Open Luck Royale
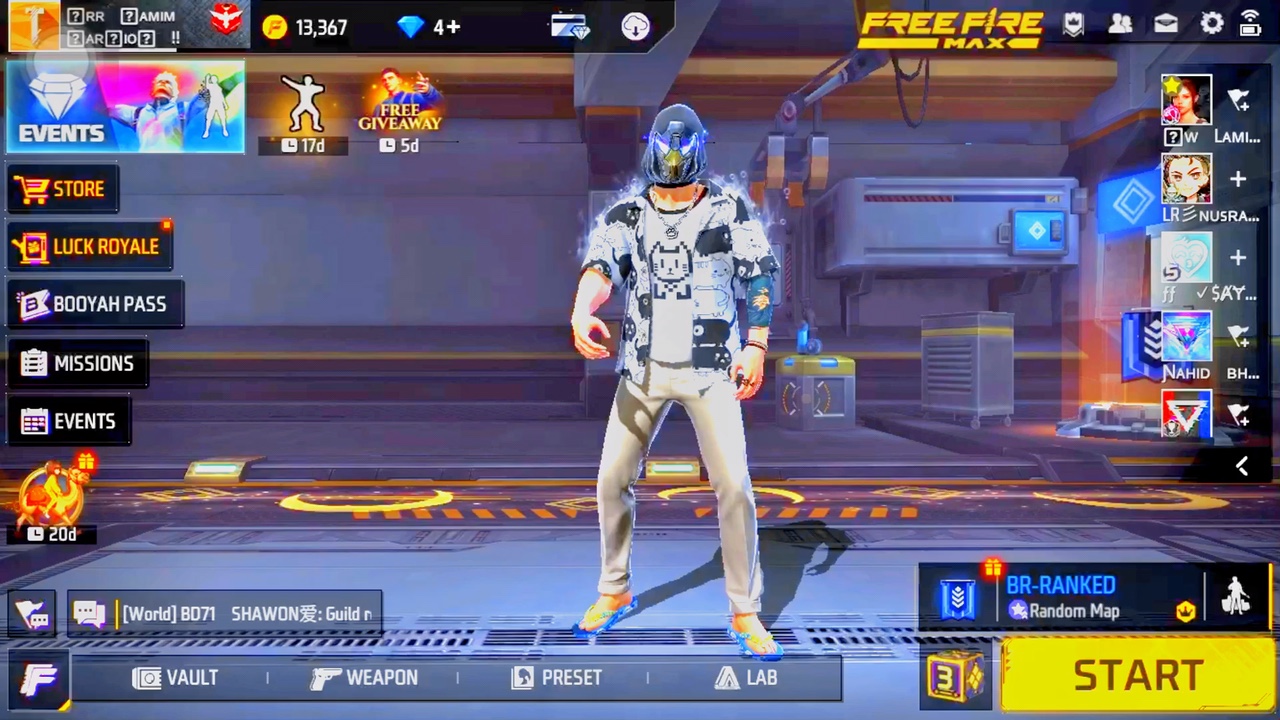Screen dimensions: 1280x720 pyautogui.click(x=90, y=246)
